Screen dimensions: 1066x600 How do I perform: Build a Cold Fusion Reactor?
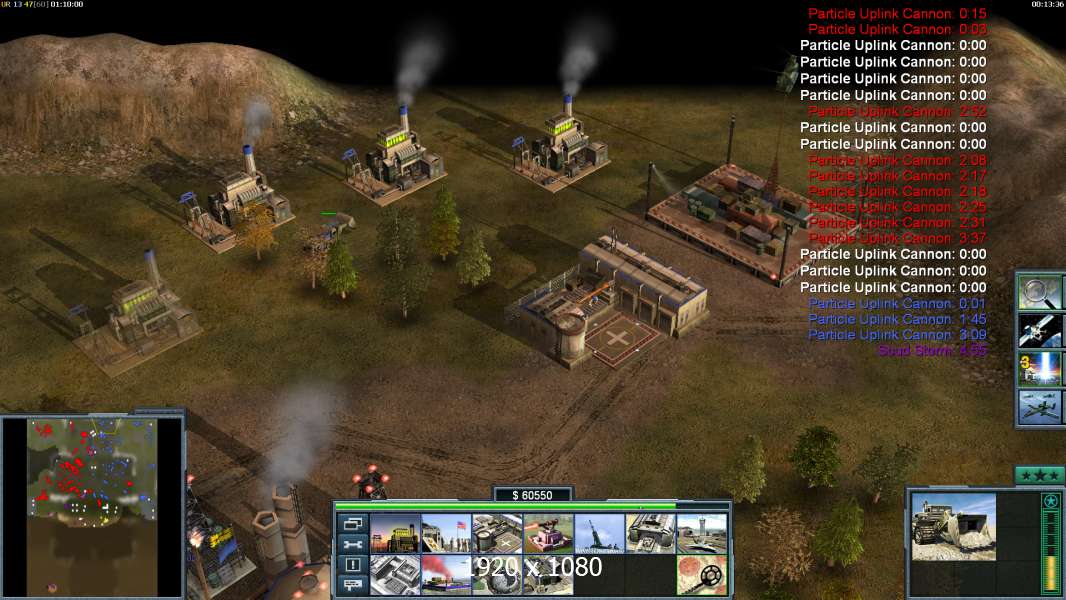tap(395, 534)
